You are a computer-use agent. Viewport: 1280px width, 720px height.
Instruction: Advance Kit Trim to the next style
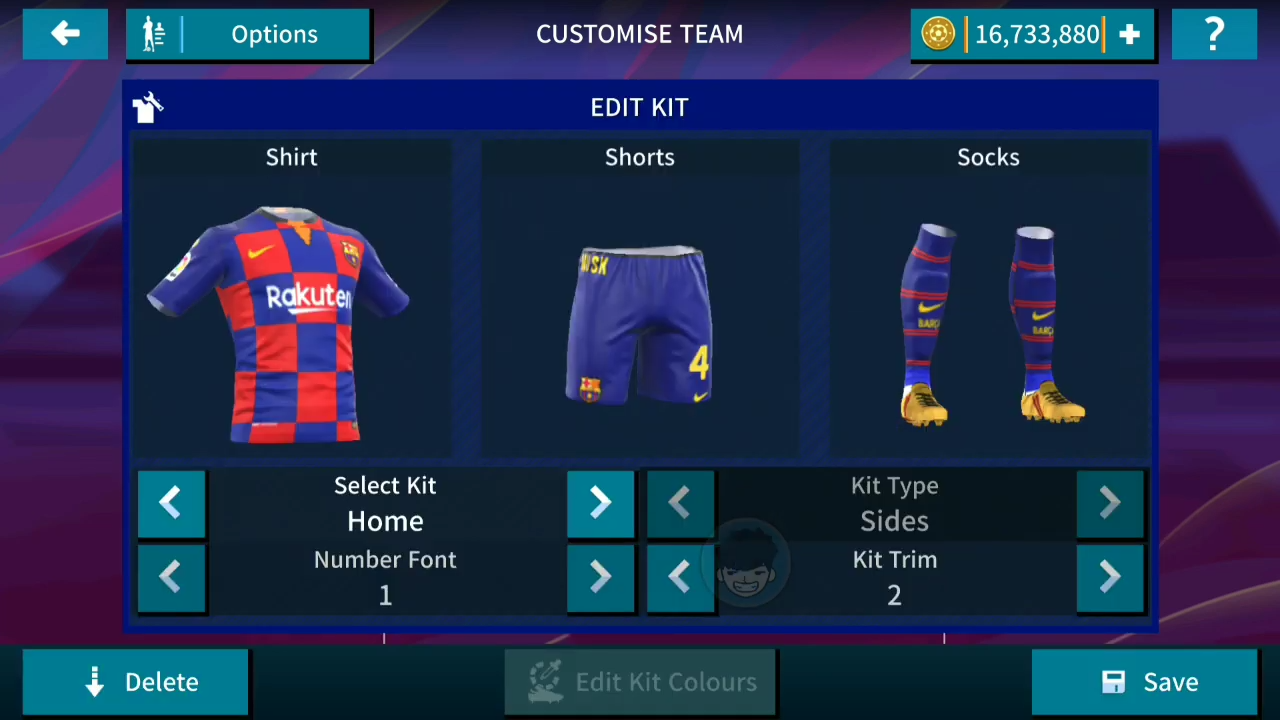(1109, 577)
